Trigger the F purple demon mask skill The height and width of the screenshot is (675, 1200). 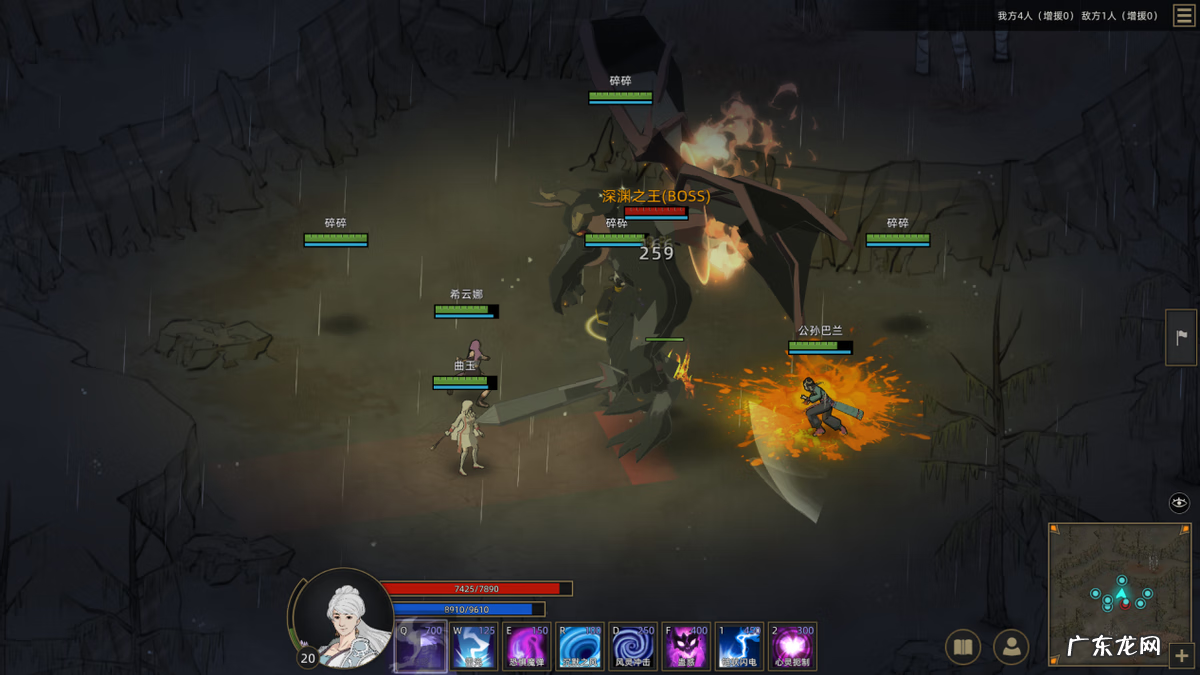pos(687,646)
